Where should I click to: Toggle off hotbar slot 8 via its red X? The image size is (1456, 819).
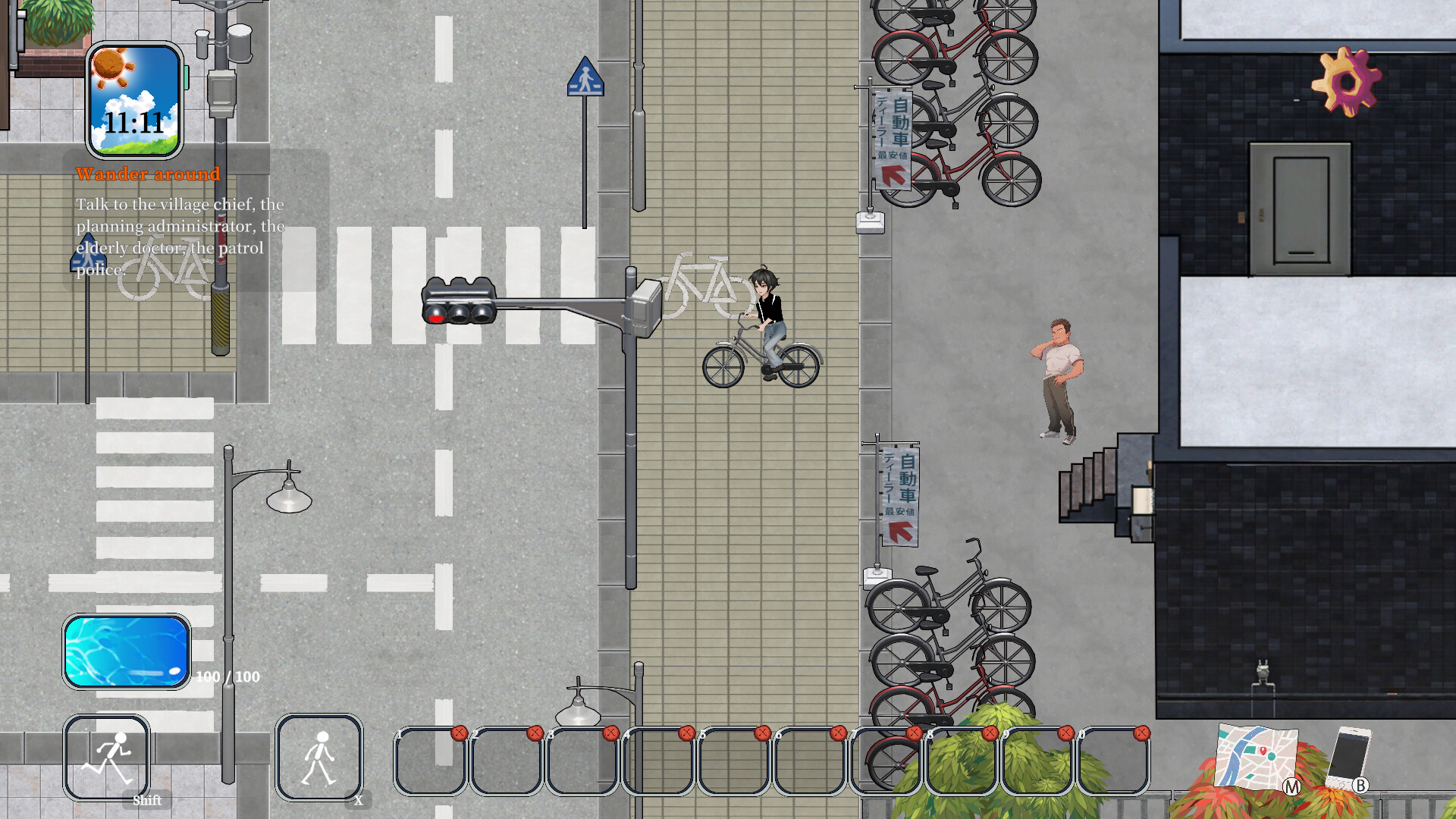990,732
